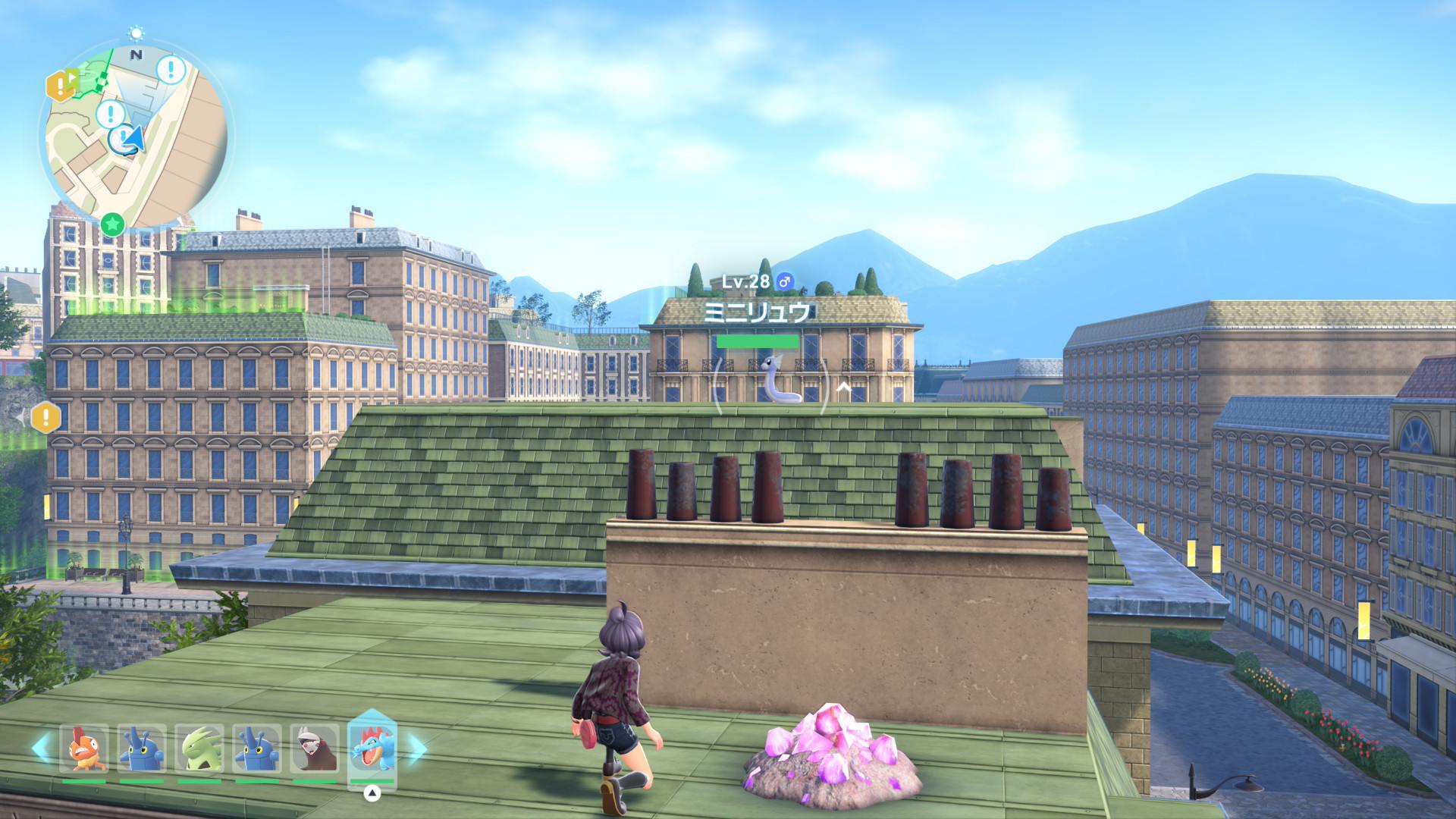Screen dimensions: 1456x819
Task: Choose the green Larvitar party slot
Action: click(199, 748)
